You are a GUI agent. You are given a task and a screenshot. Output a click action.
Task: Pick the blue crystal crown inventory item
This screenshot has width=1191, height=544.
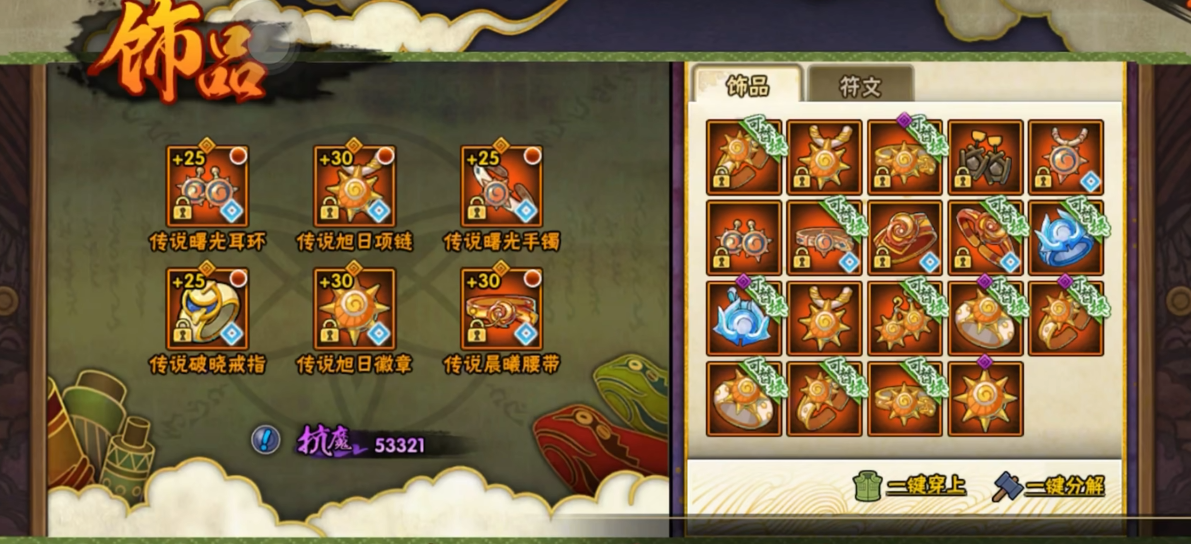pos(1066,237)
